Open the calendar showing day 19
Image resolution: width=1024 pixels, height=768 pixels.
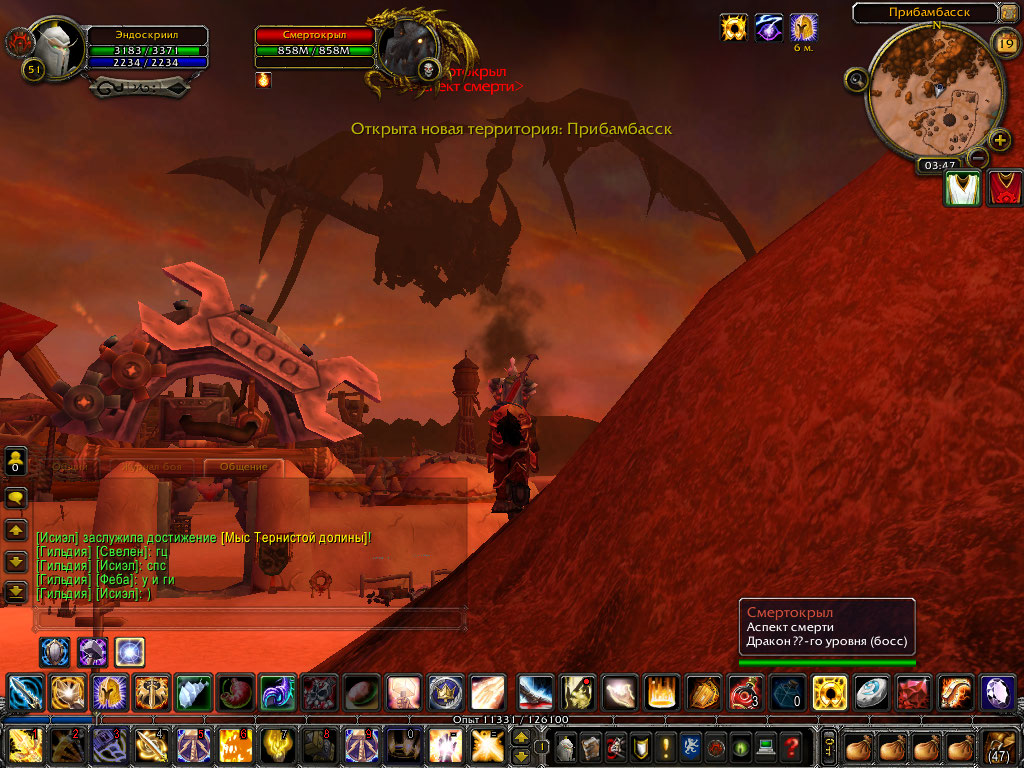point(1006,42)
